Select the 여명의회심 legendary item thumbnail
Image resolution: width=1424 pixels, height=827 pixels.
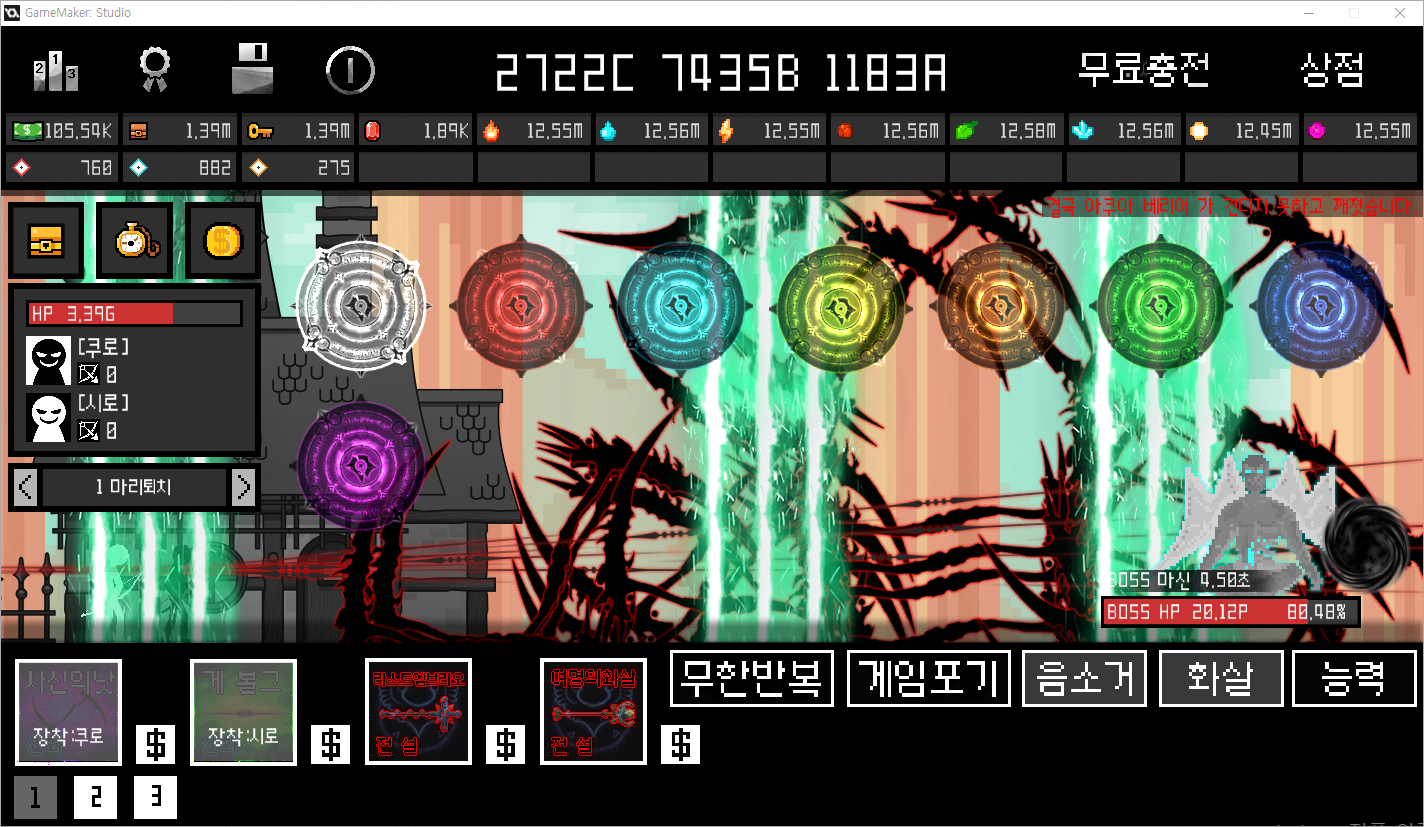pyautogui.click(x=592, y=712)
